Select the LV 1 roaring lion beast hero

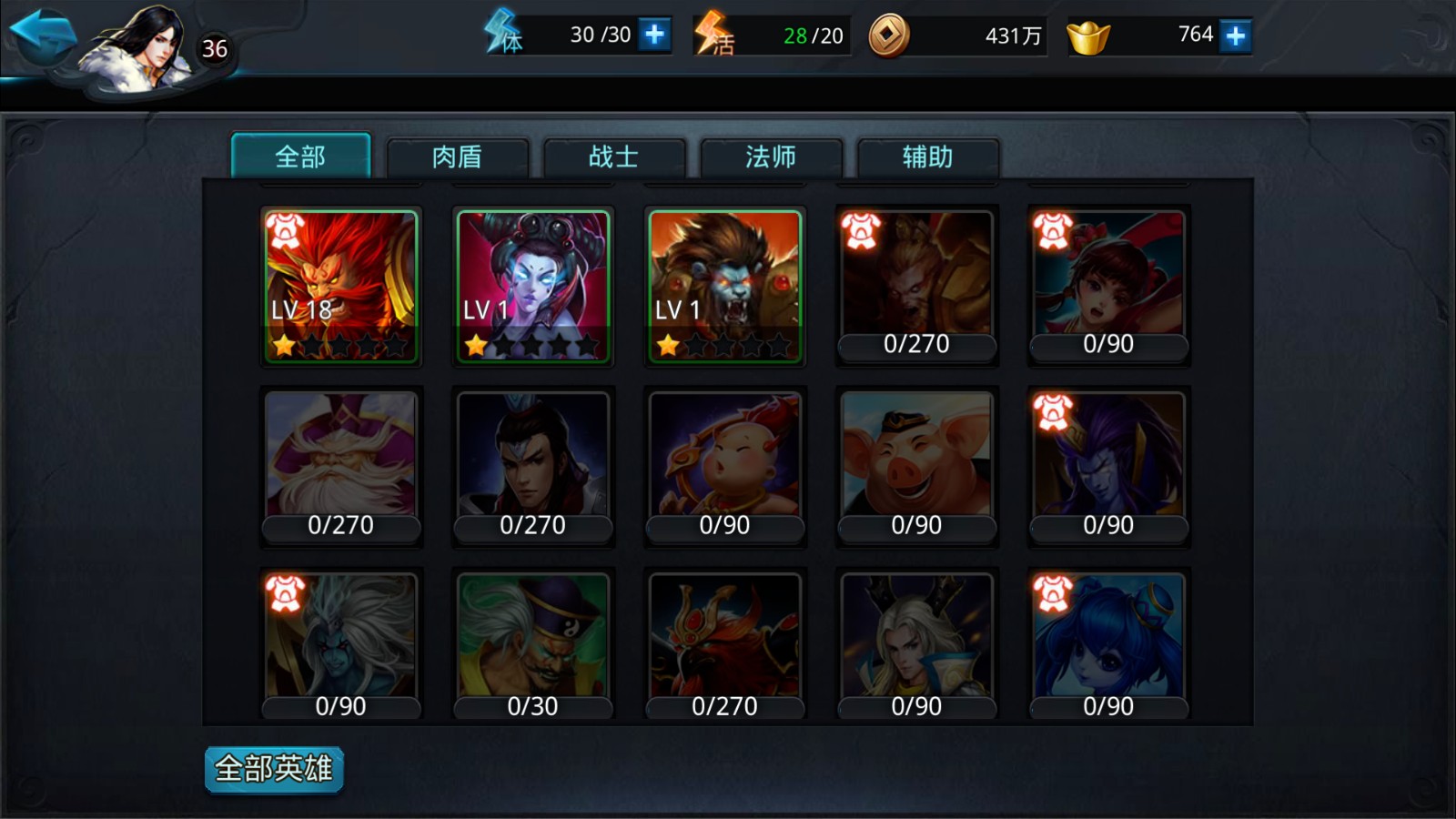coord(725,286)
